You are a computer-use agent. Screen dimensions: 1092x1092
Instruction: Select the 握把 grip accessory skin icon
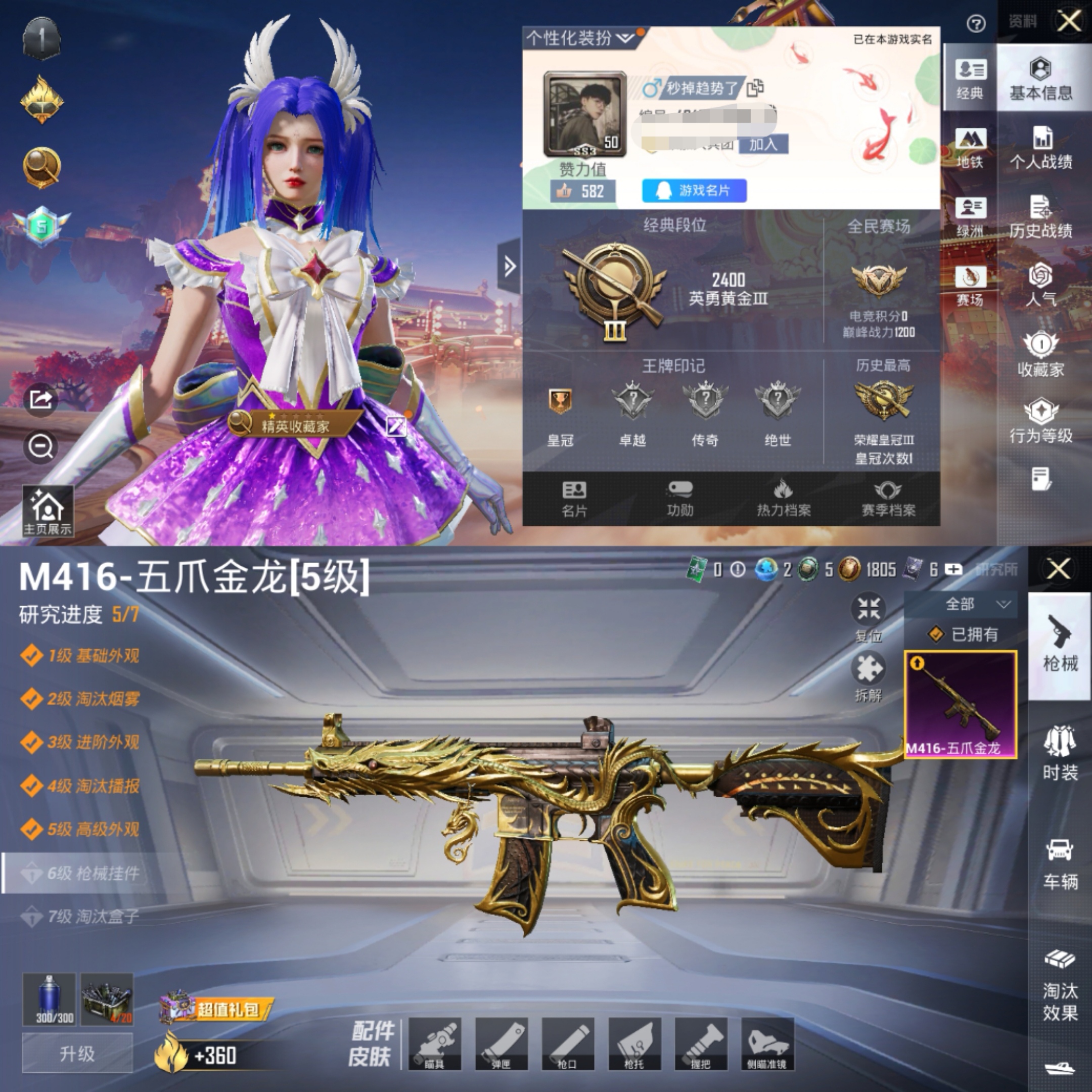[x=703, y=1043]
